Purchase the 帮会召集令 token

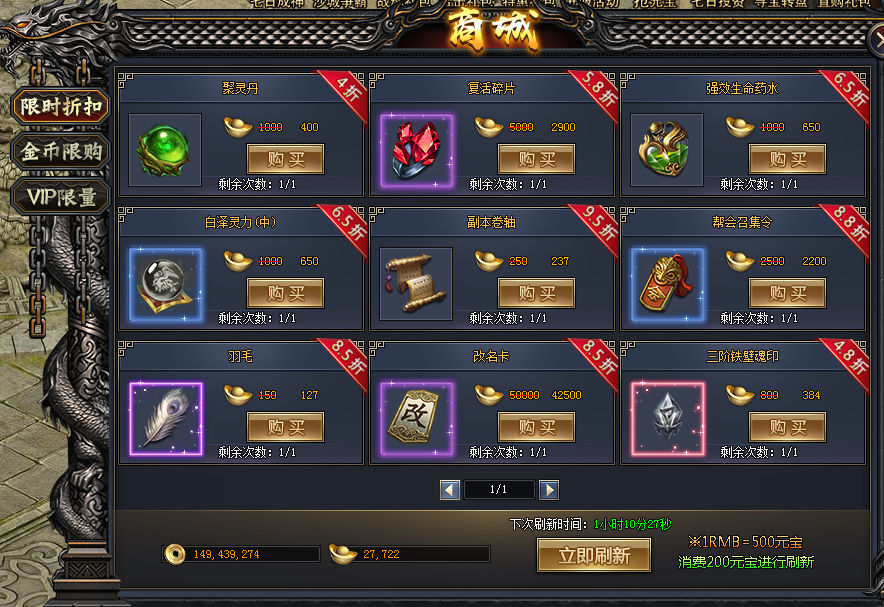tap(787, 293)
